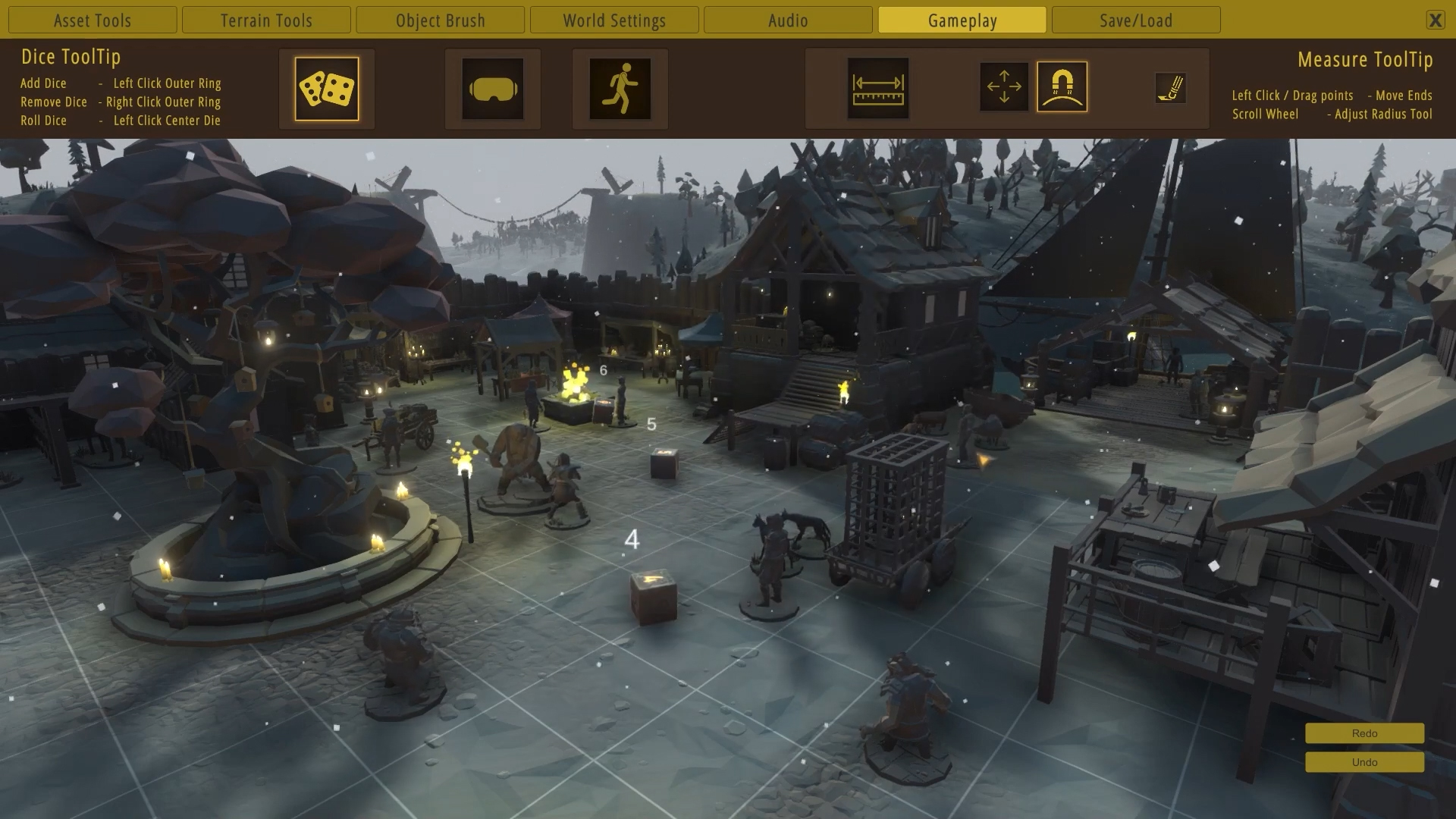The height and width of the screenshot is (819, 1456).
Task: Activate the ruler measure tool
Action: pos(878,89)
